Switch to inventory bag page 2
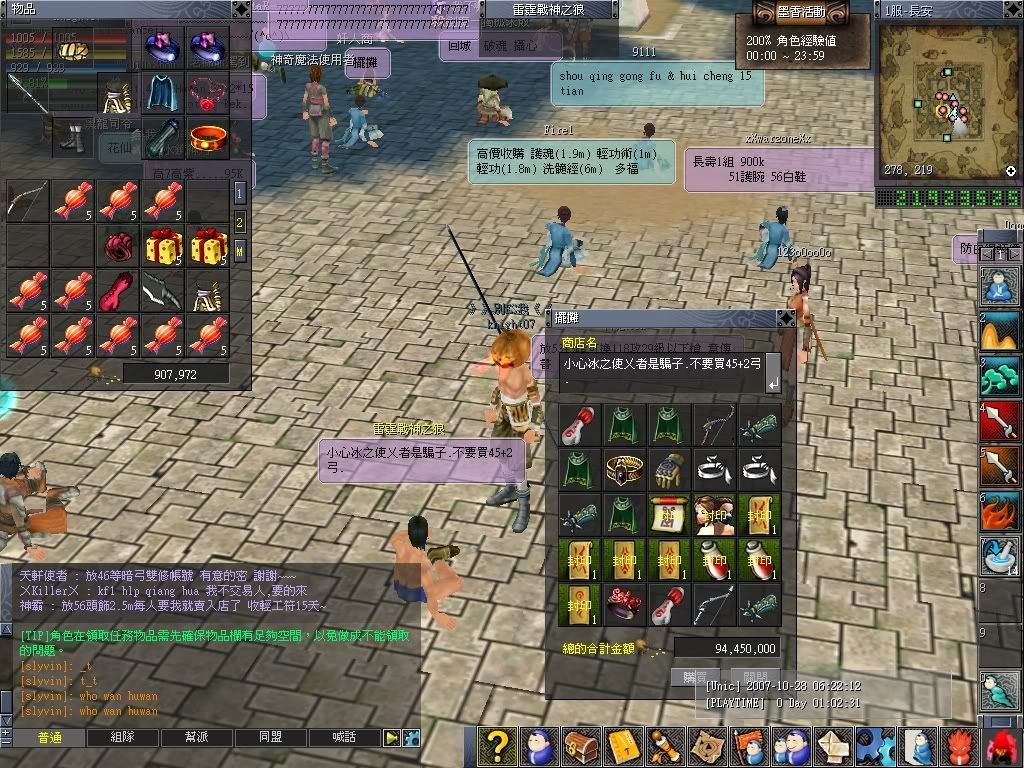The height and width of the screenshot is (768, 1024). point(240,222)
